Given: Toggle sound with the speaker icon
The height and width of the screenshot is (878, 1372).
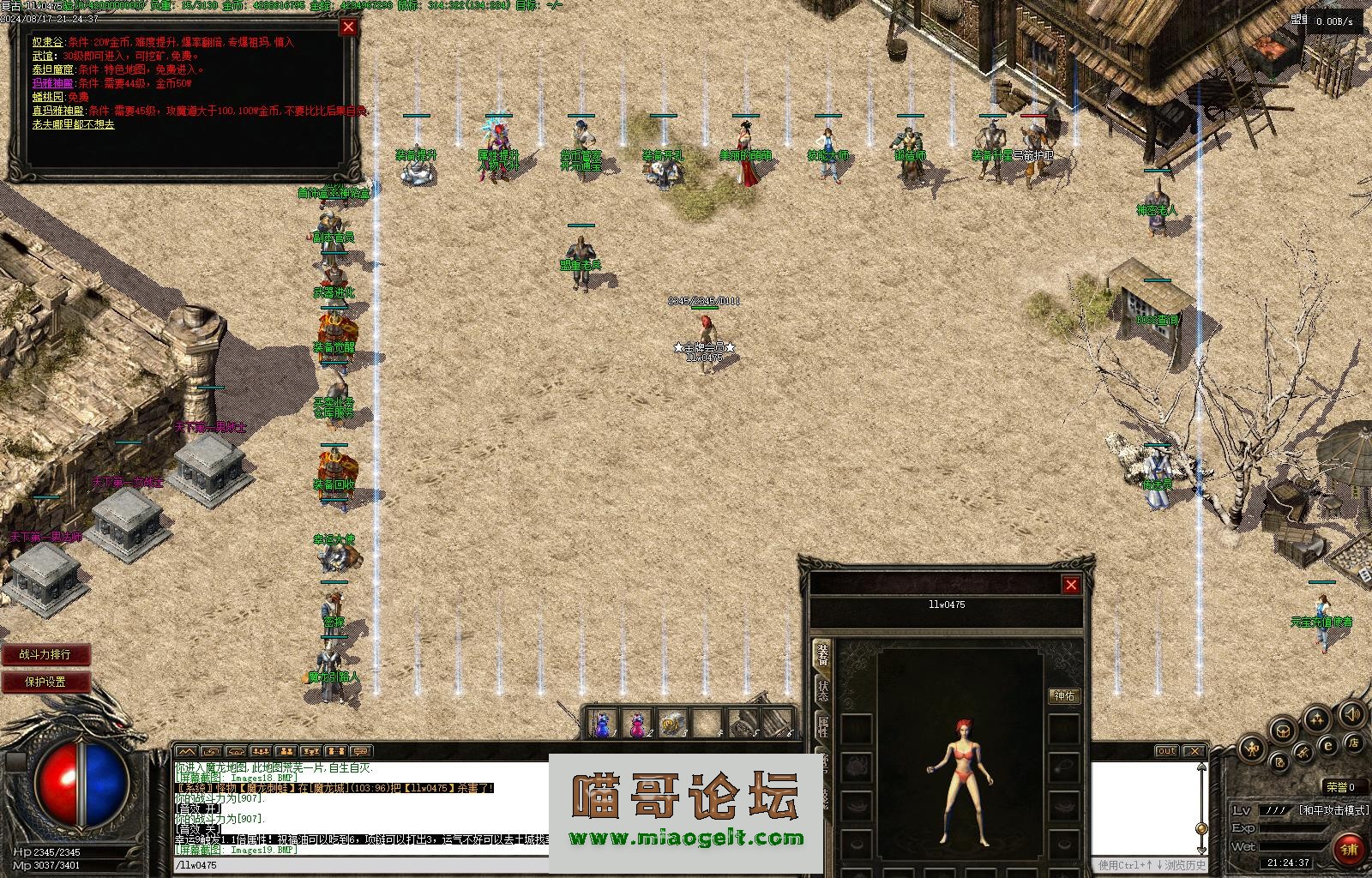Looking at the screenshot, I should click(x=1352, y=713).
